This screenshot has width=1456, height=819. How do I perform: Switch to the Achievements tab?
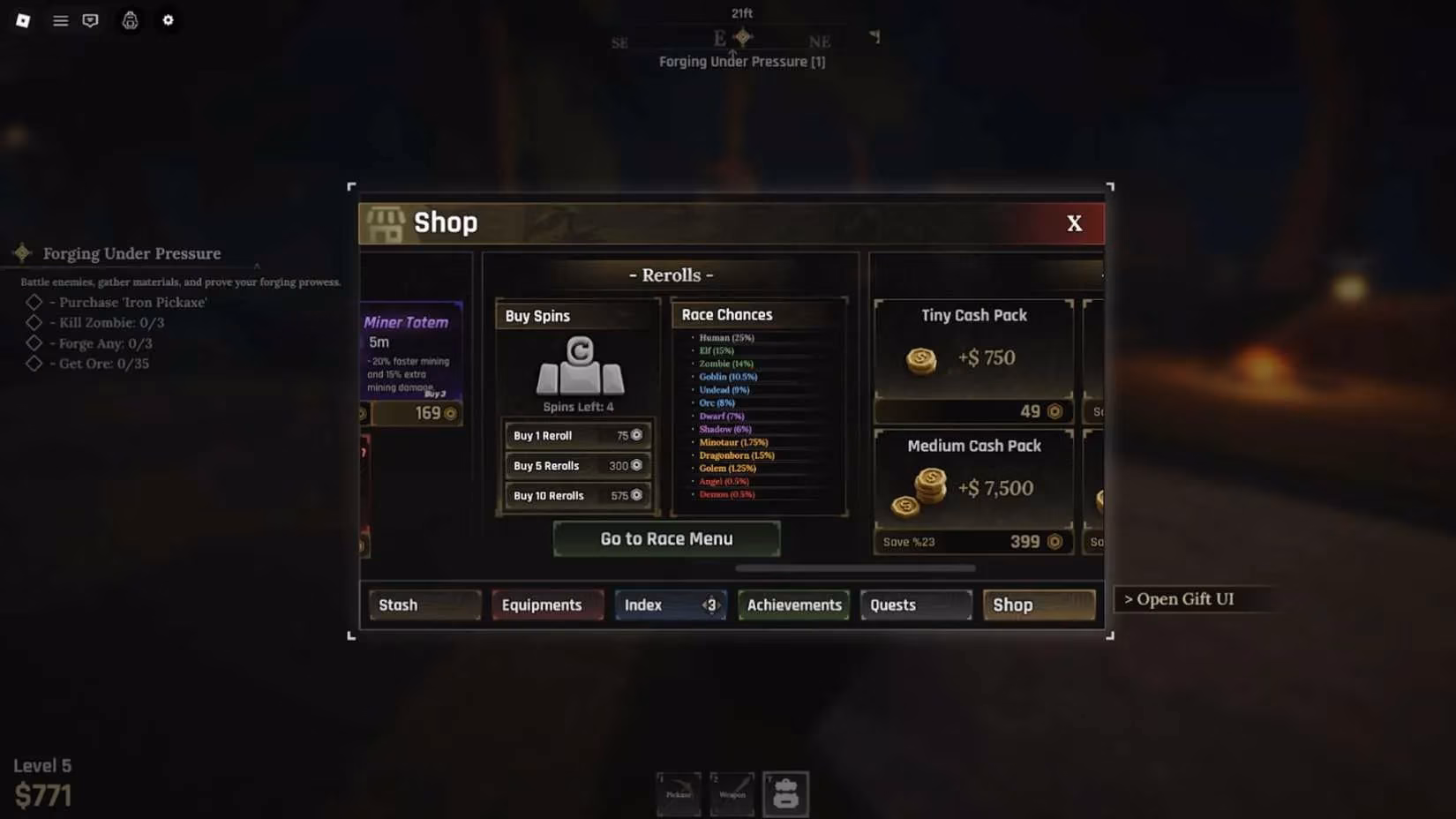click(x=792, y=605)
